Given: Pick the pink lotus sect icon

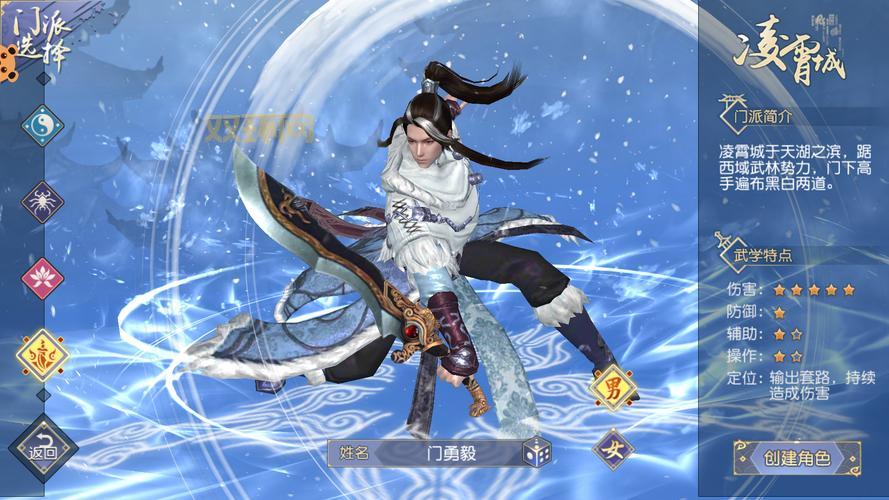Looking at the screenshot, I should (42, 277).
